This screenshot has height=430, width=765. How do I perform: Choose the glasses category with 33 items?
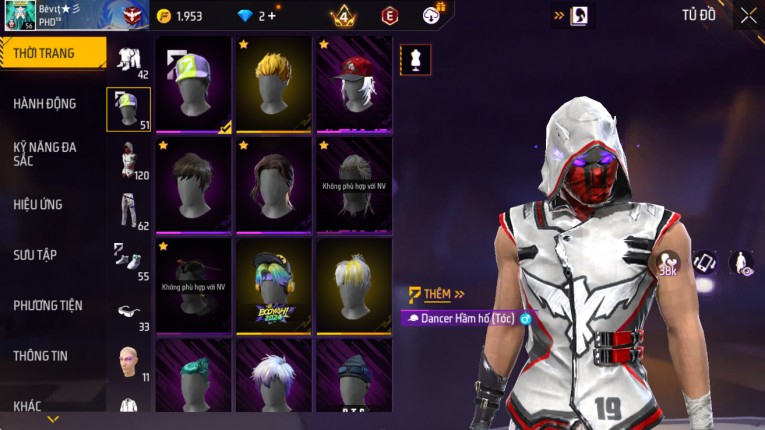pyautogui.click(x=128, y=311)
